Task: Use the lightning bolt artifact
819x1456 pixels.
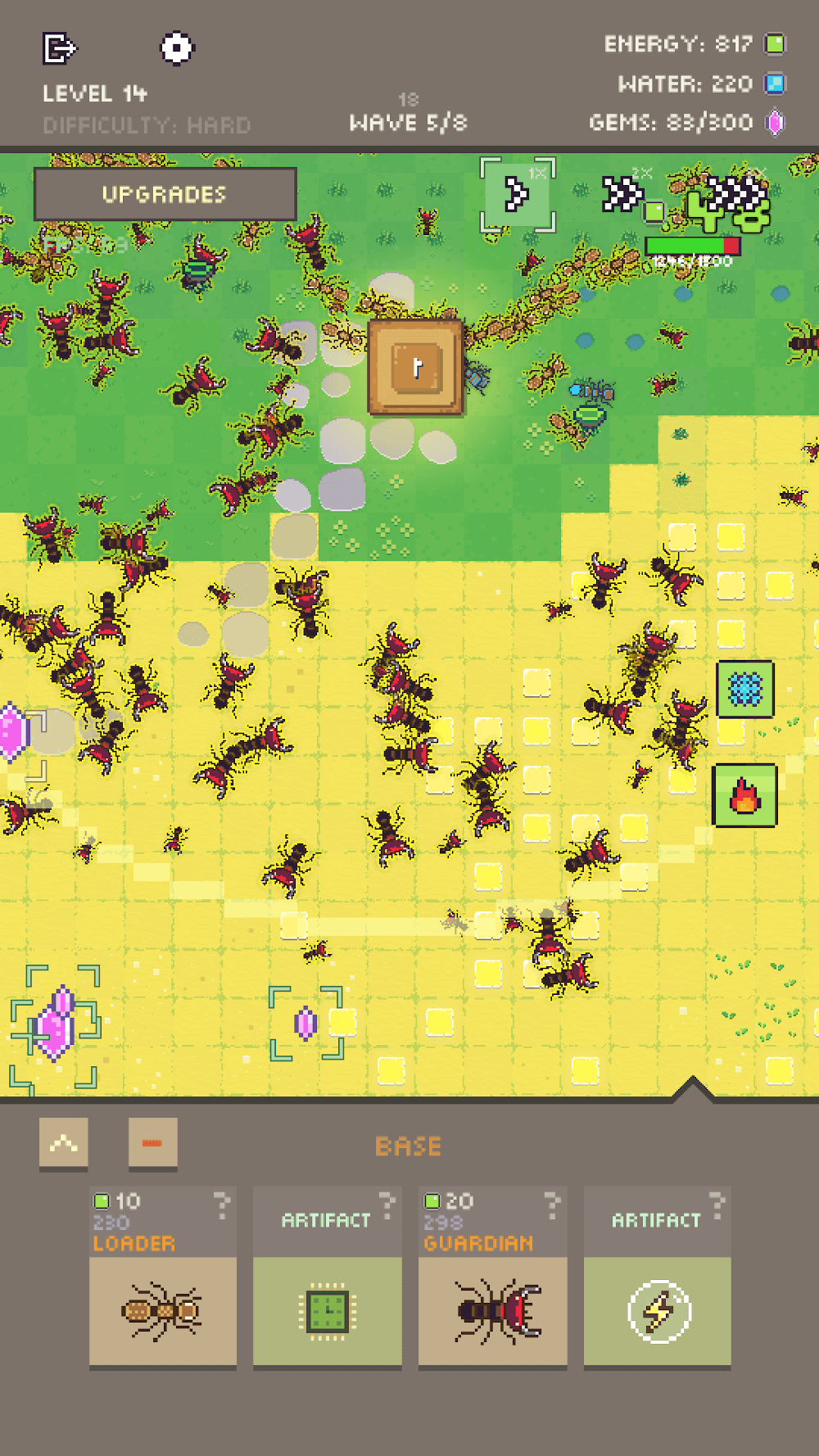Action: [657, 1309]
